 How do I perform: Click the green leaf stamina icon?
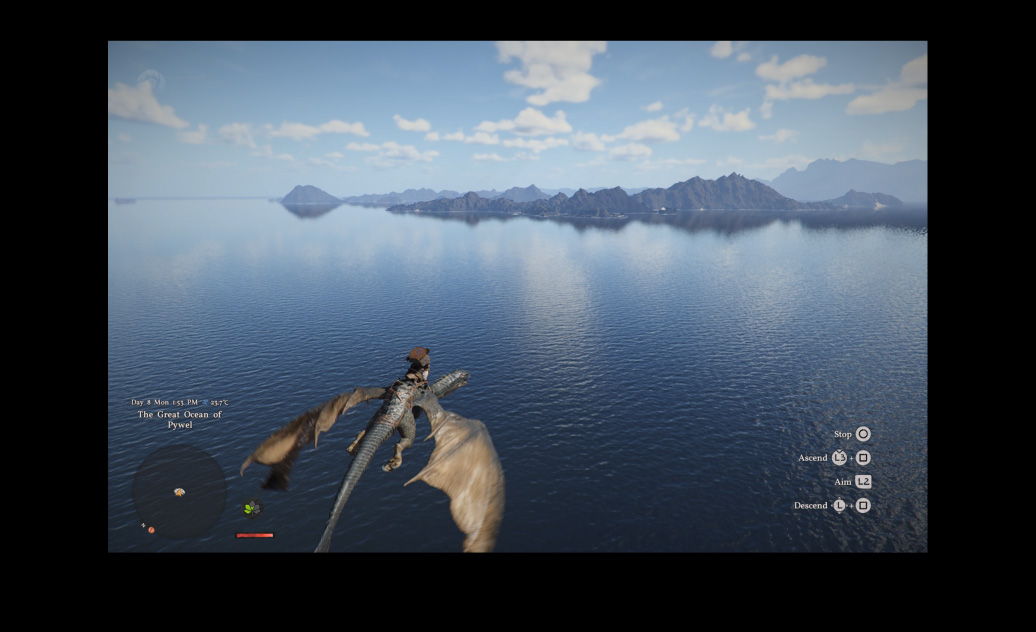[x=251, y=509]
